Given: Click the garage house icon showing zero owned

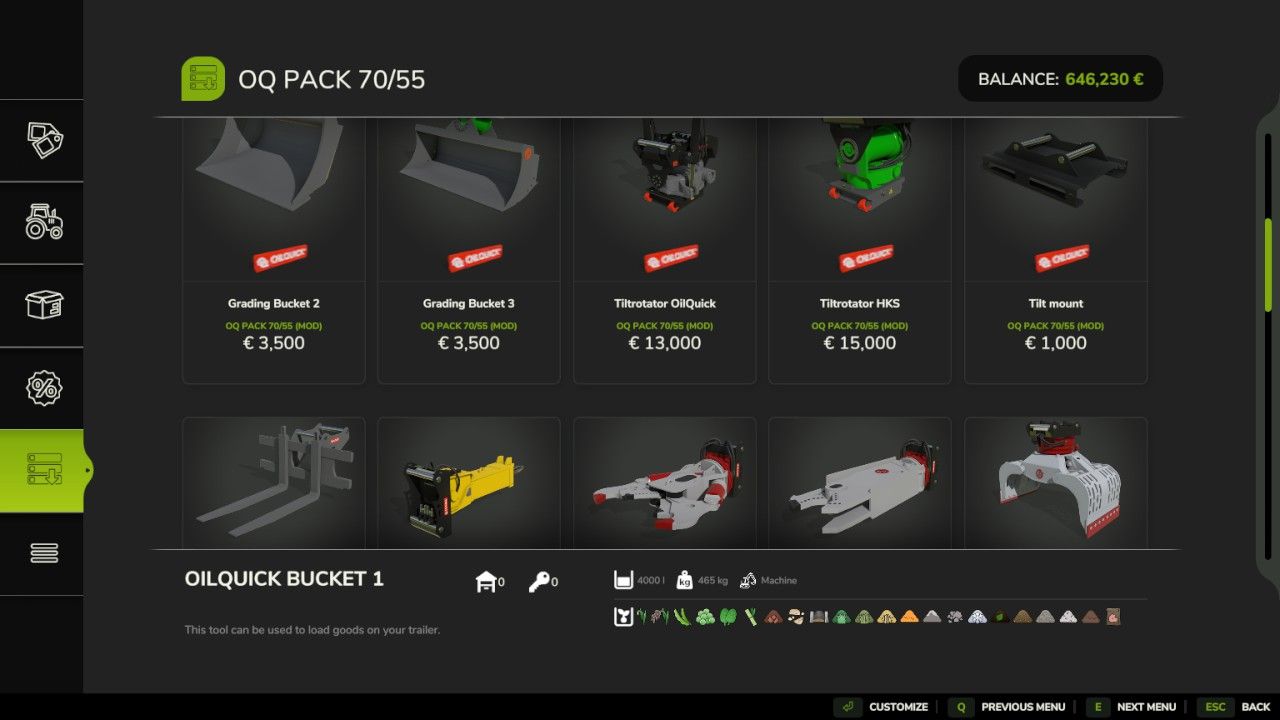Looking at the screenshot, I should (486, 579).
